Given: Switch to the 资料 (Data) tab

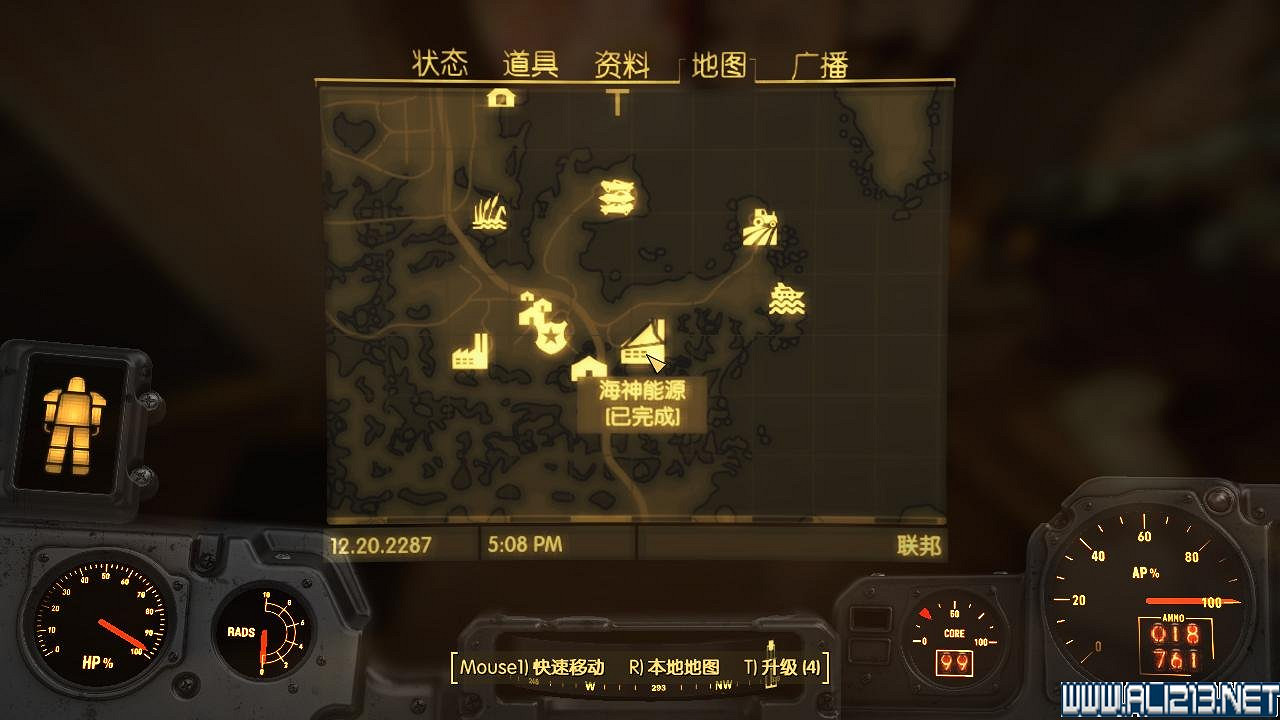Looking at the screenshot, I should tap(623, 62).
